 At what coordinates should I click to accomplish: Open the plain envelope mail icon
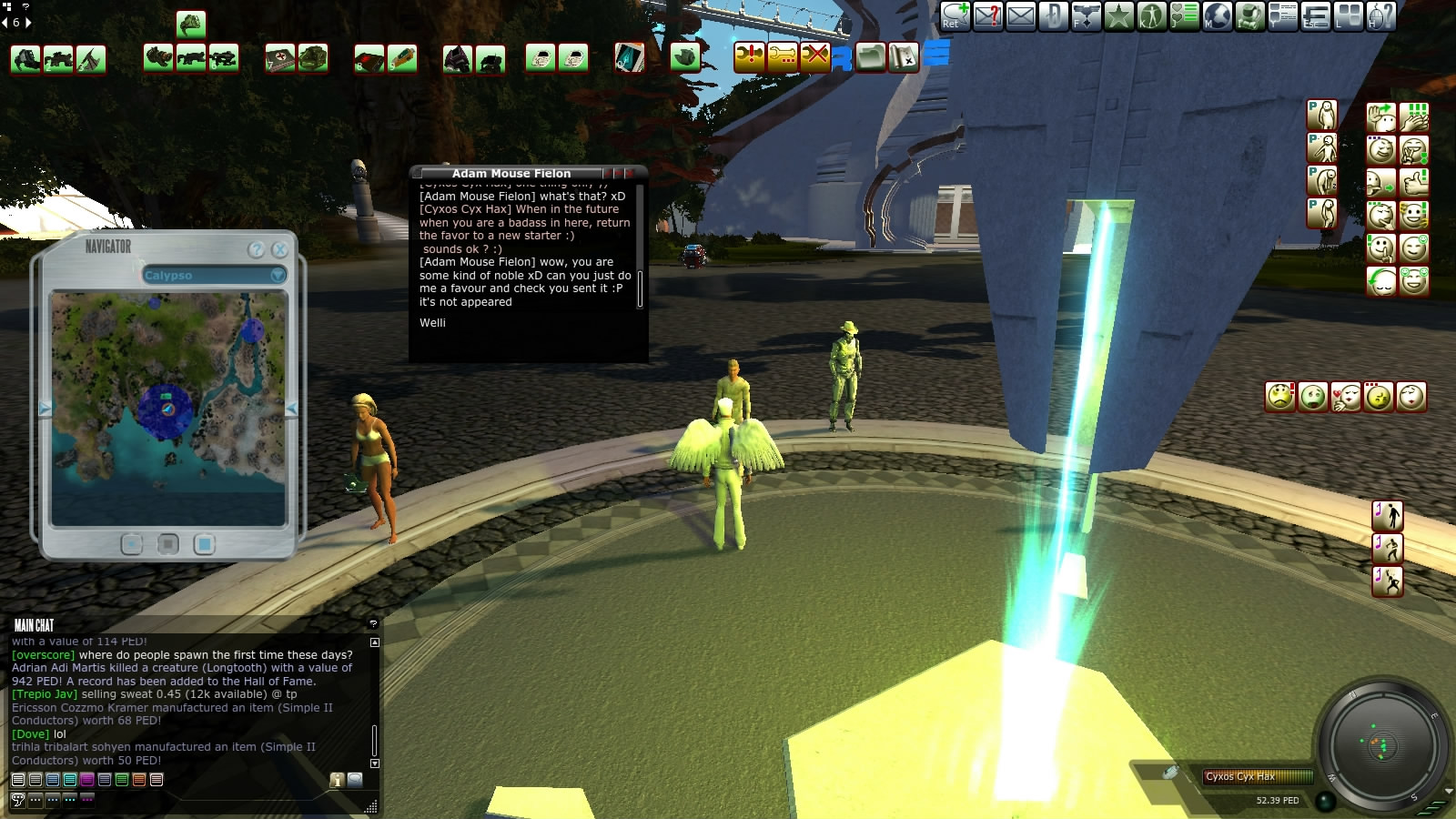(1020, 16)
